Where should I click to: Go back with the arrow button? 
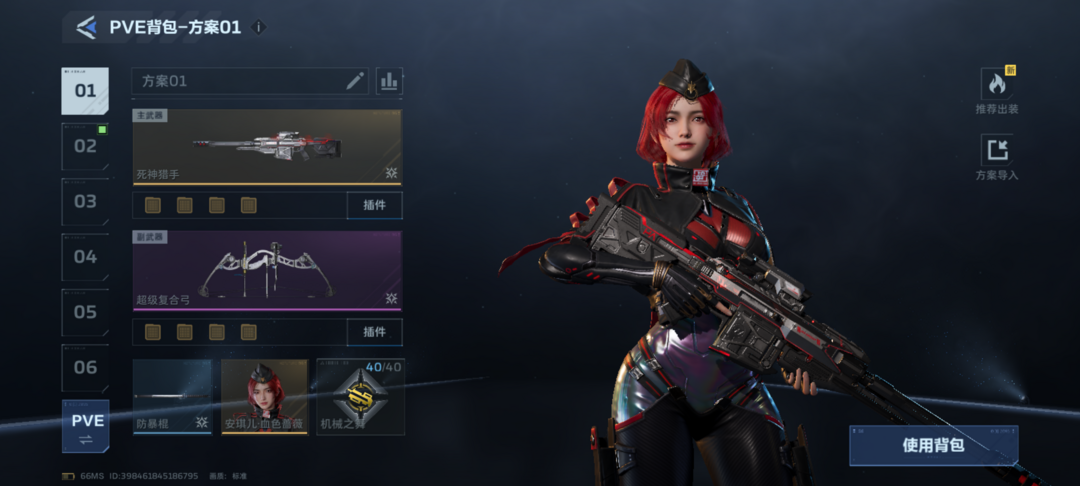86,28
